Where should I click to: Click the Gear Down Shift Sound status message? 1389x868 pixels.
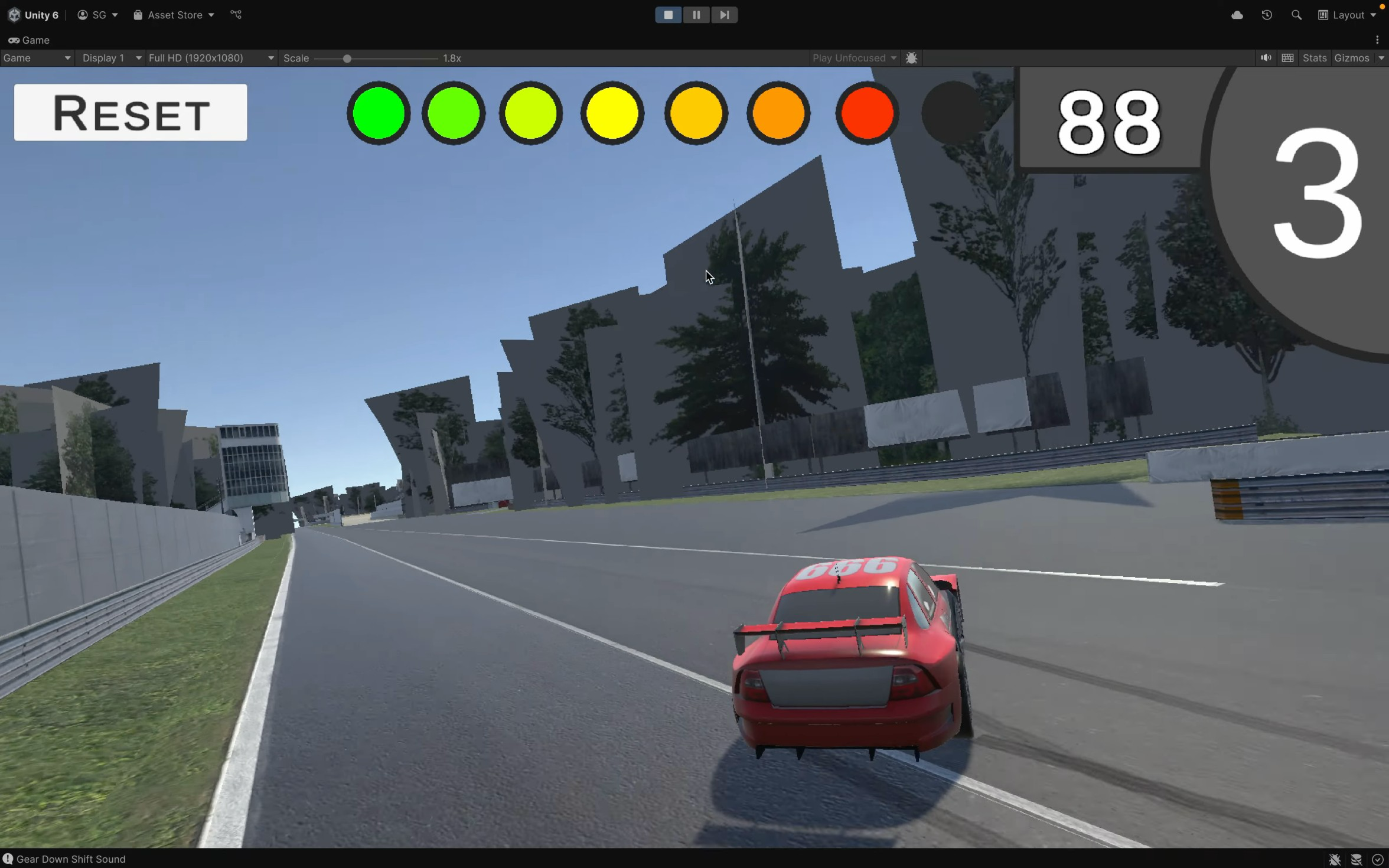click(72, 859)
